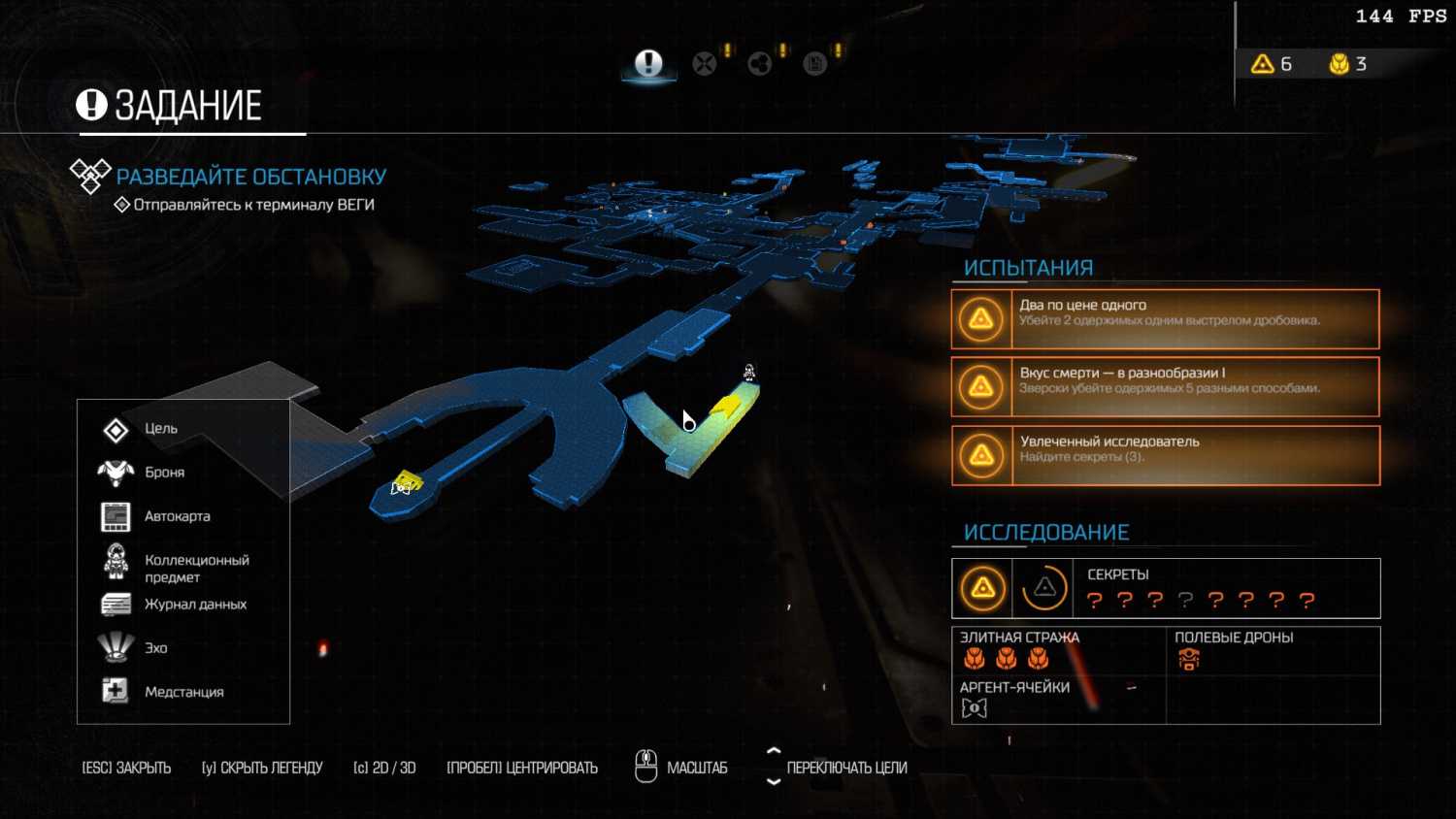Select the 'Два по цене одного' challenge
1456x819 pixels.
tap(1166, 319)
